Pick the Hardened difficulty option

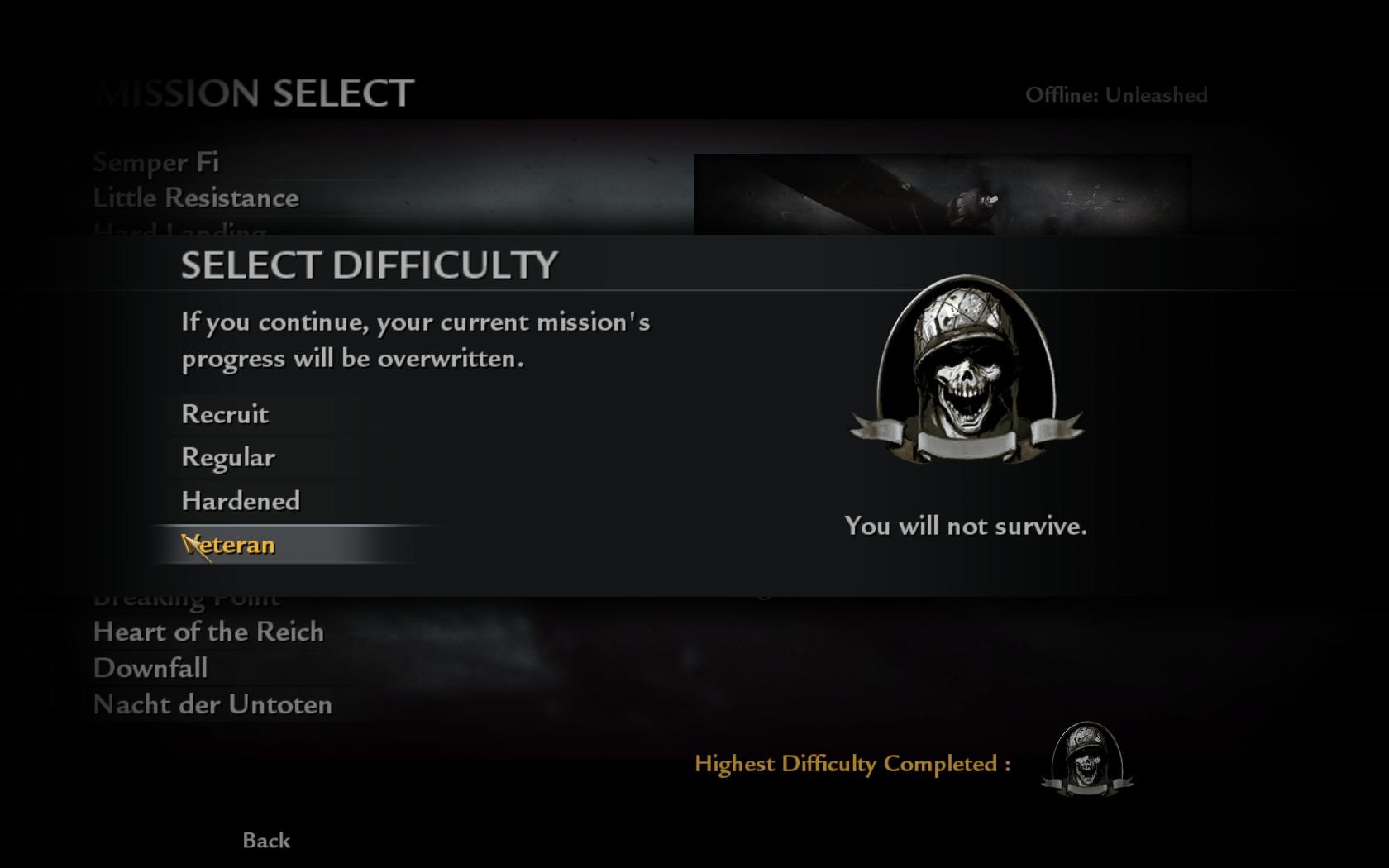[x=241, y=501]
